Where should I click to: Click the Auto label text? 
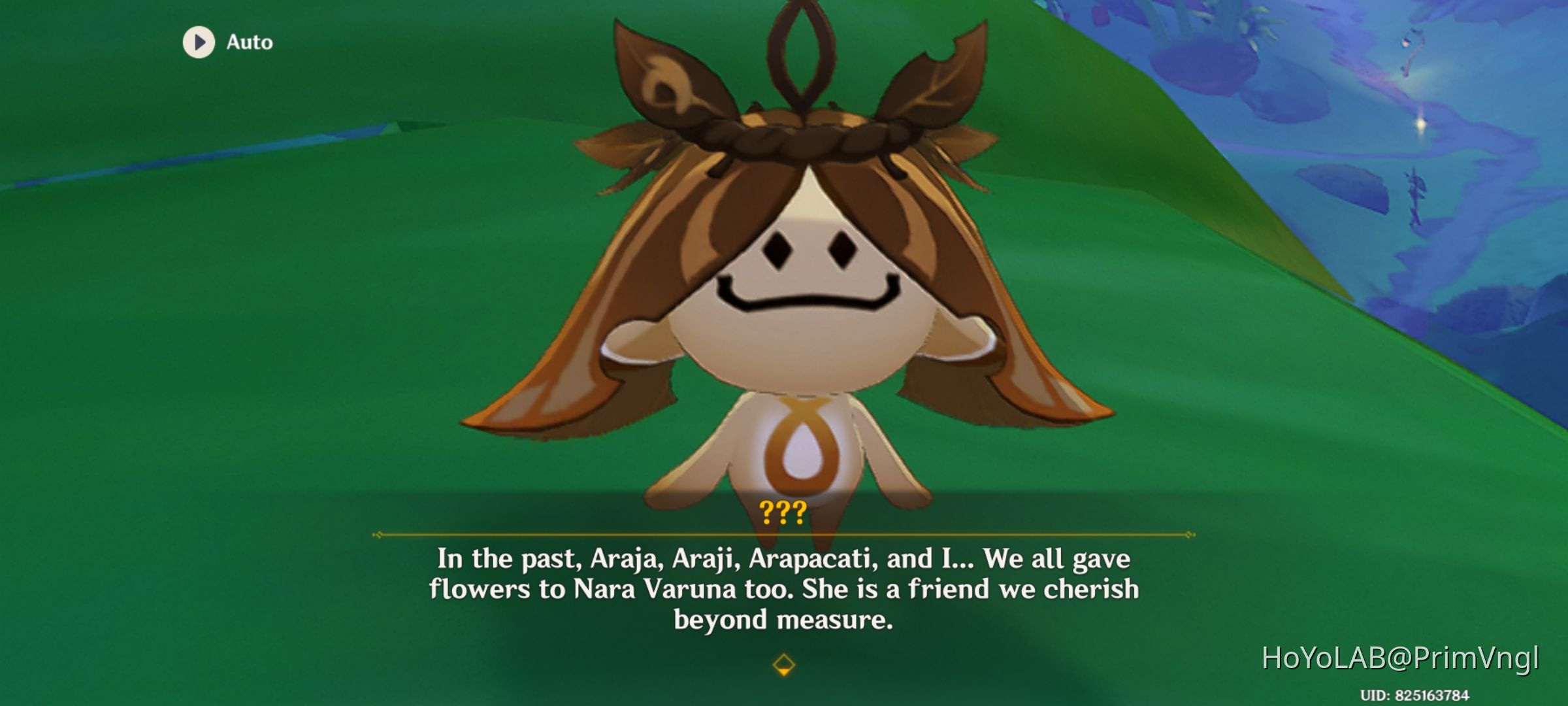tap(248, 43)
